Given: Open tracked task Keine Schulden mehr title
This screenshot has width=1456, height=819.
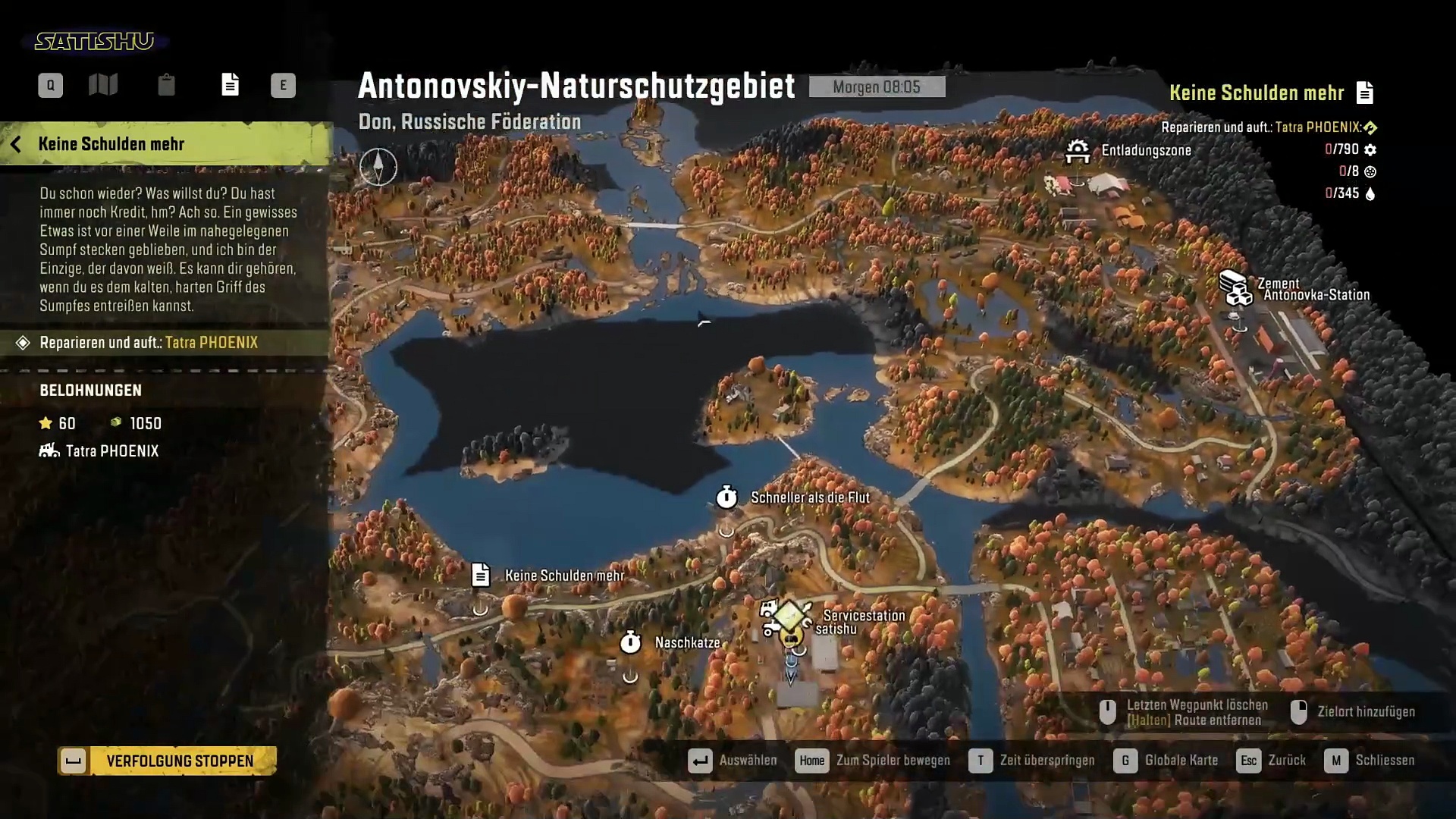Looking at the screenshot, I should tap(1257, 93).
